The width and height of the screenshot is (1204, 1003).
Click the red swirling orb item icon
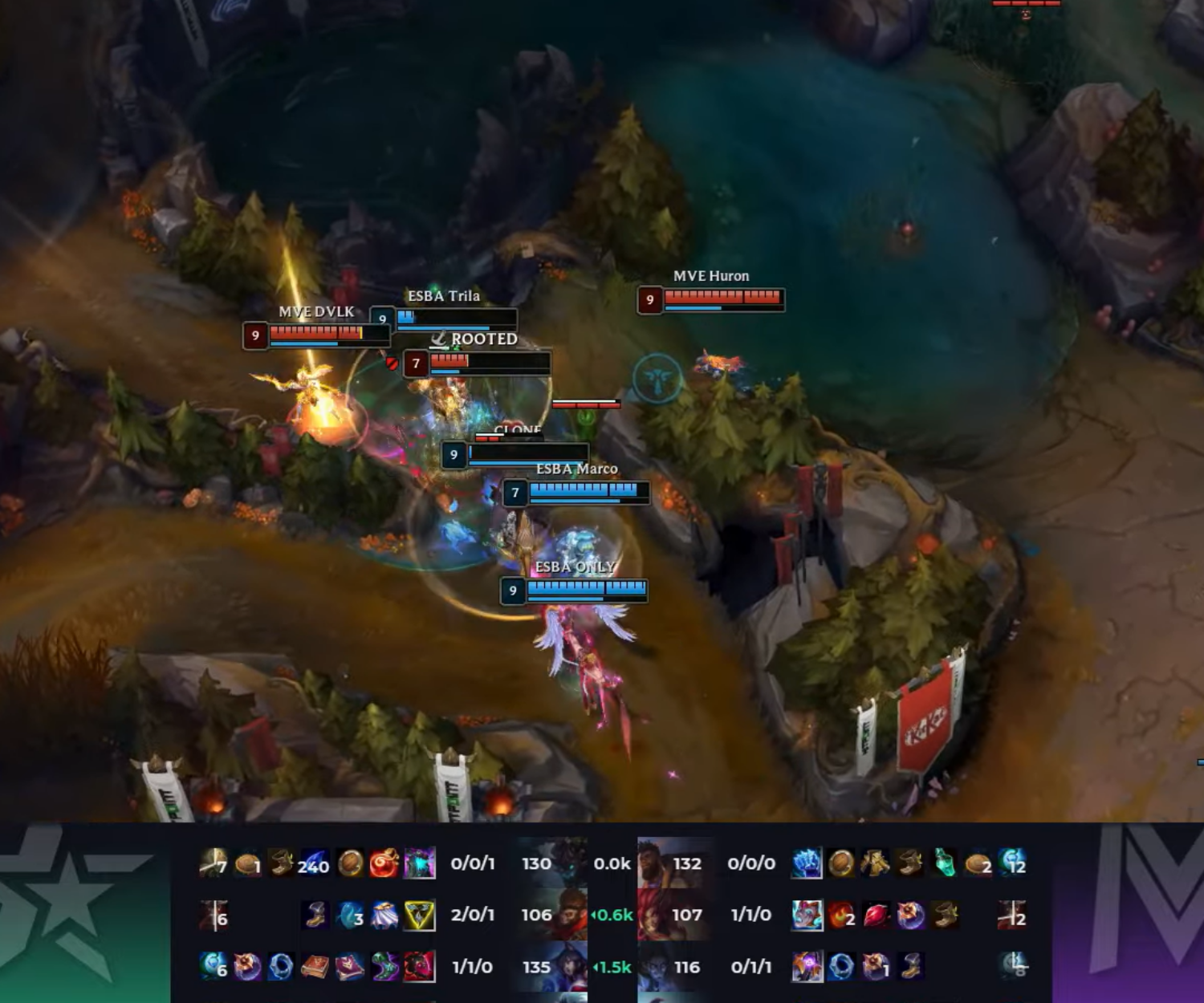384,863
